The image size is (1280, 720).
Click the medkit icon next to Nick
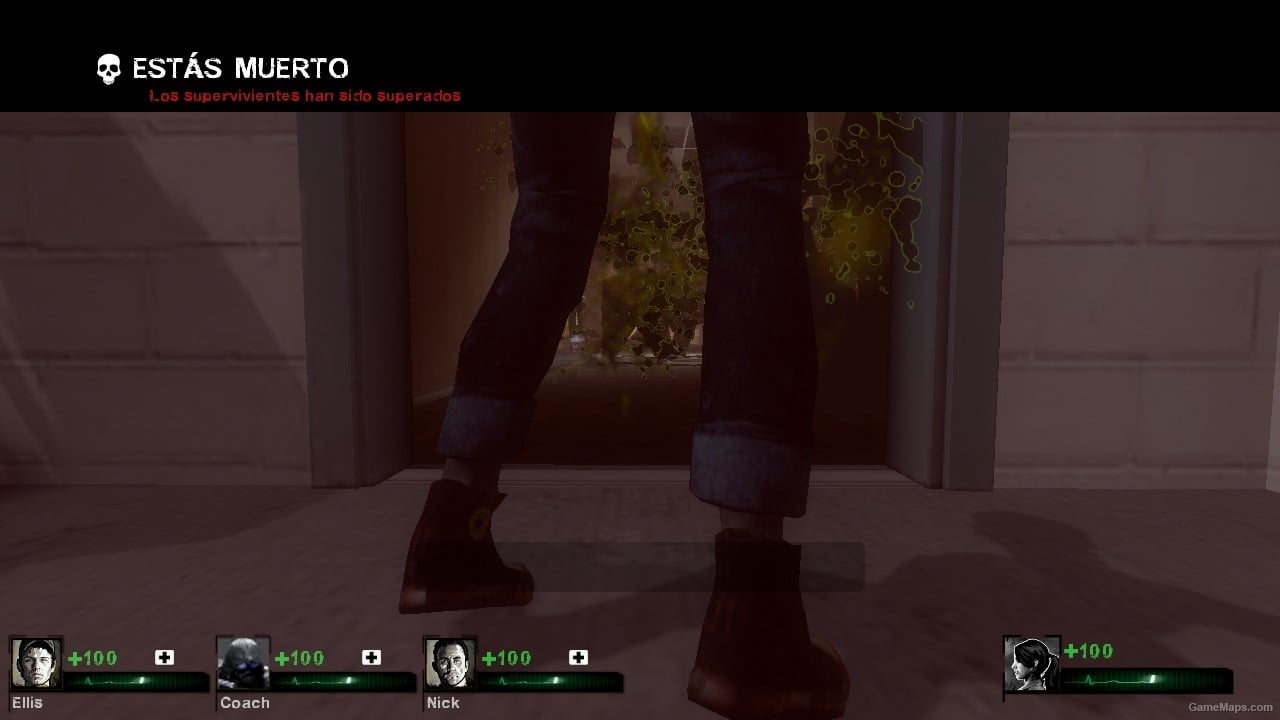[x=578, y=658]
